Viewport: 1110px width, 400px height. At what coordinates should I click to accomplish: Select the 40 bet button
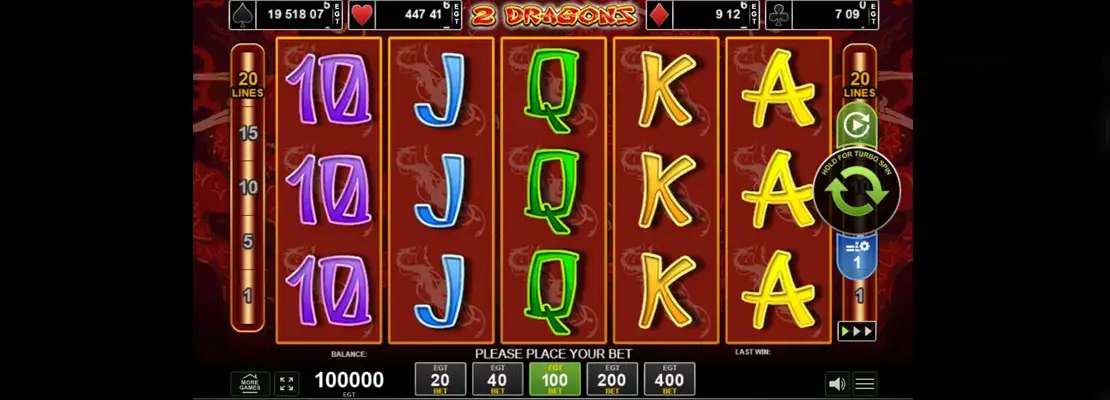(x=497, y=379)
